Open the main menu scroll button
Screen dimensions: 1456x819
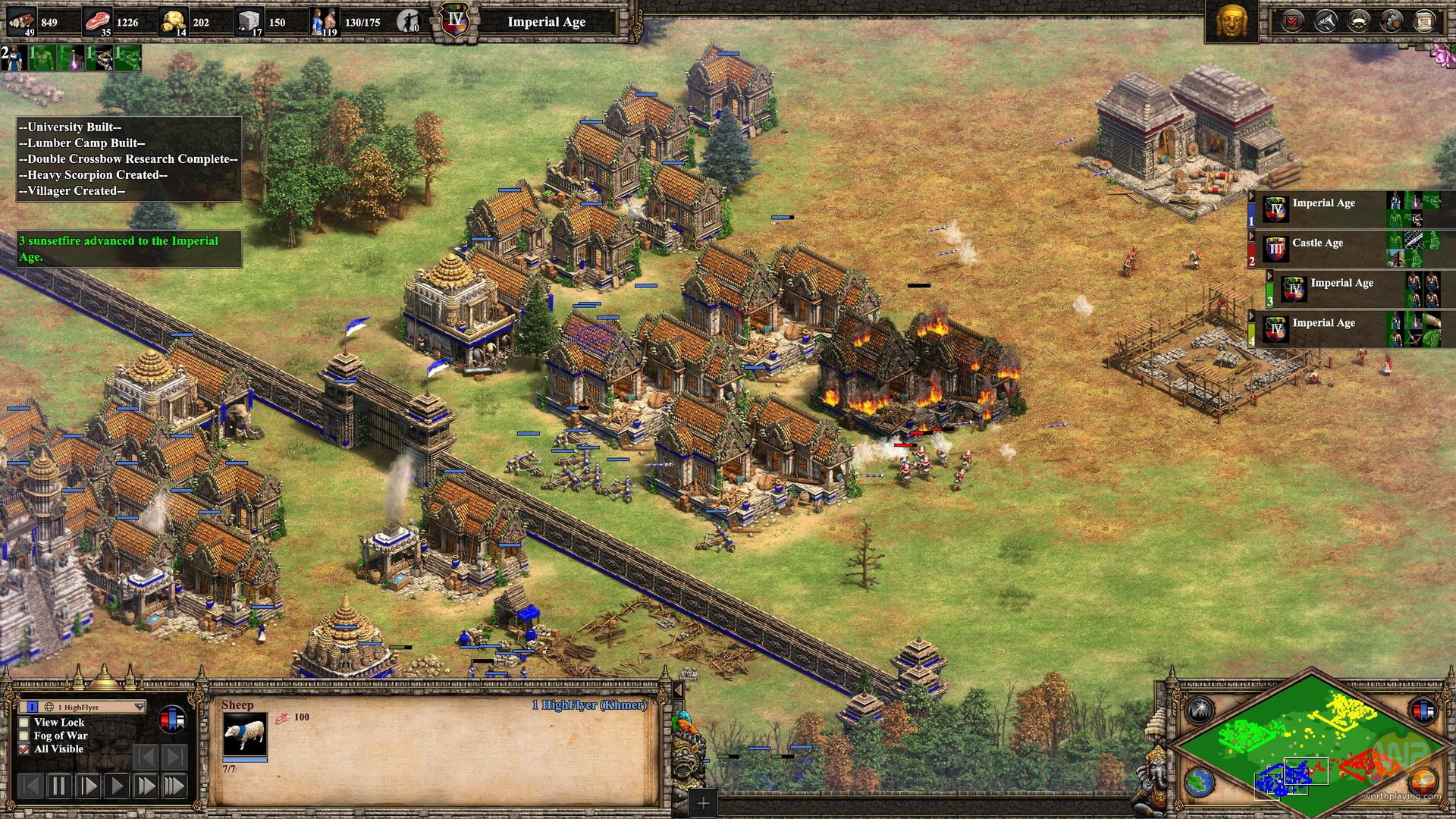[1424, 21]
